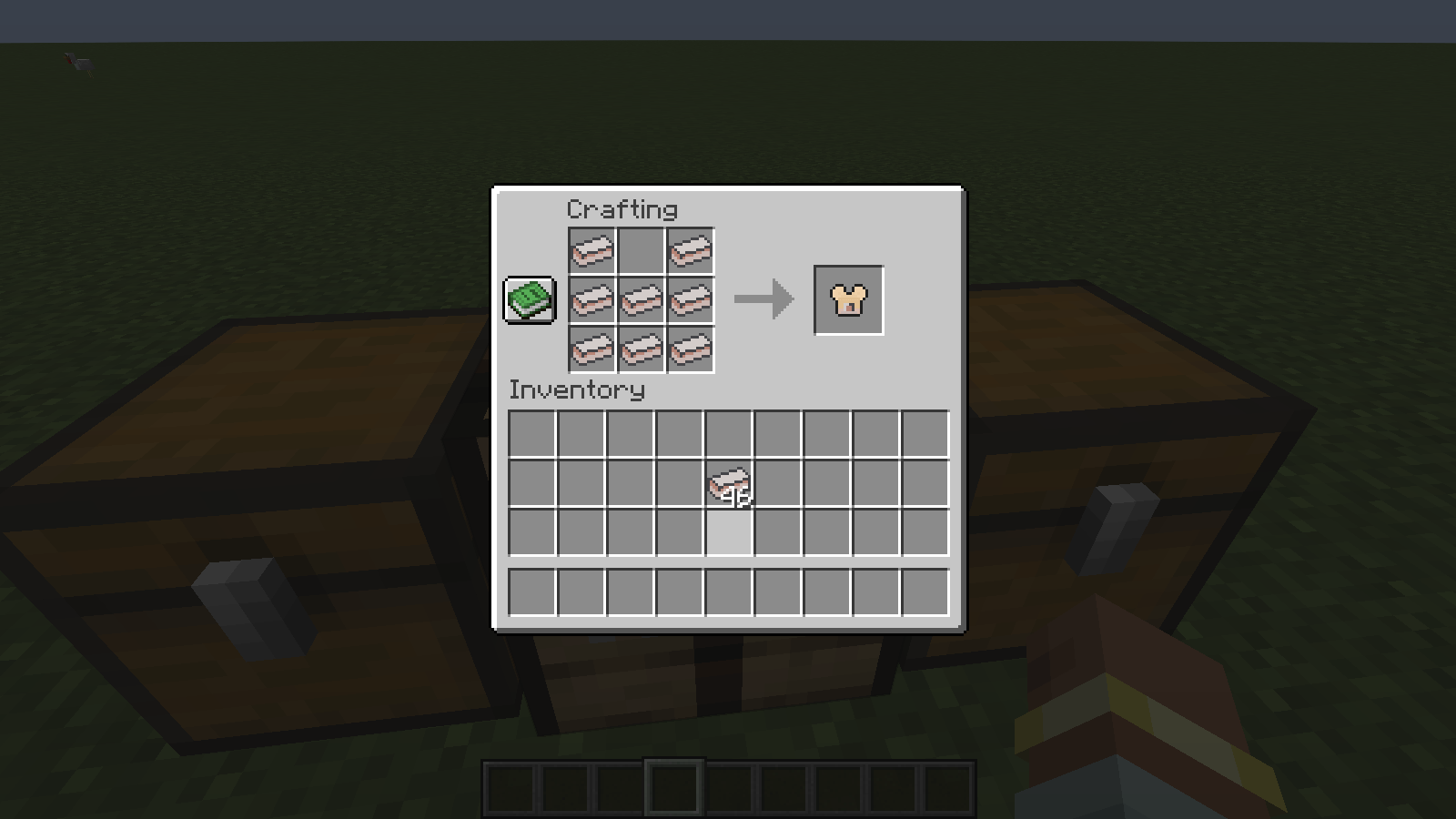This screenshot has height=819, width=1456.
Task: Select the bottom-left ingot in the grid
Action: coord(591,349)
